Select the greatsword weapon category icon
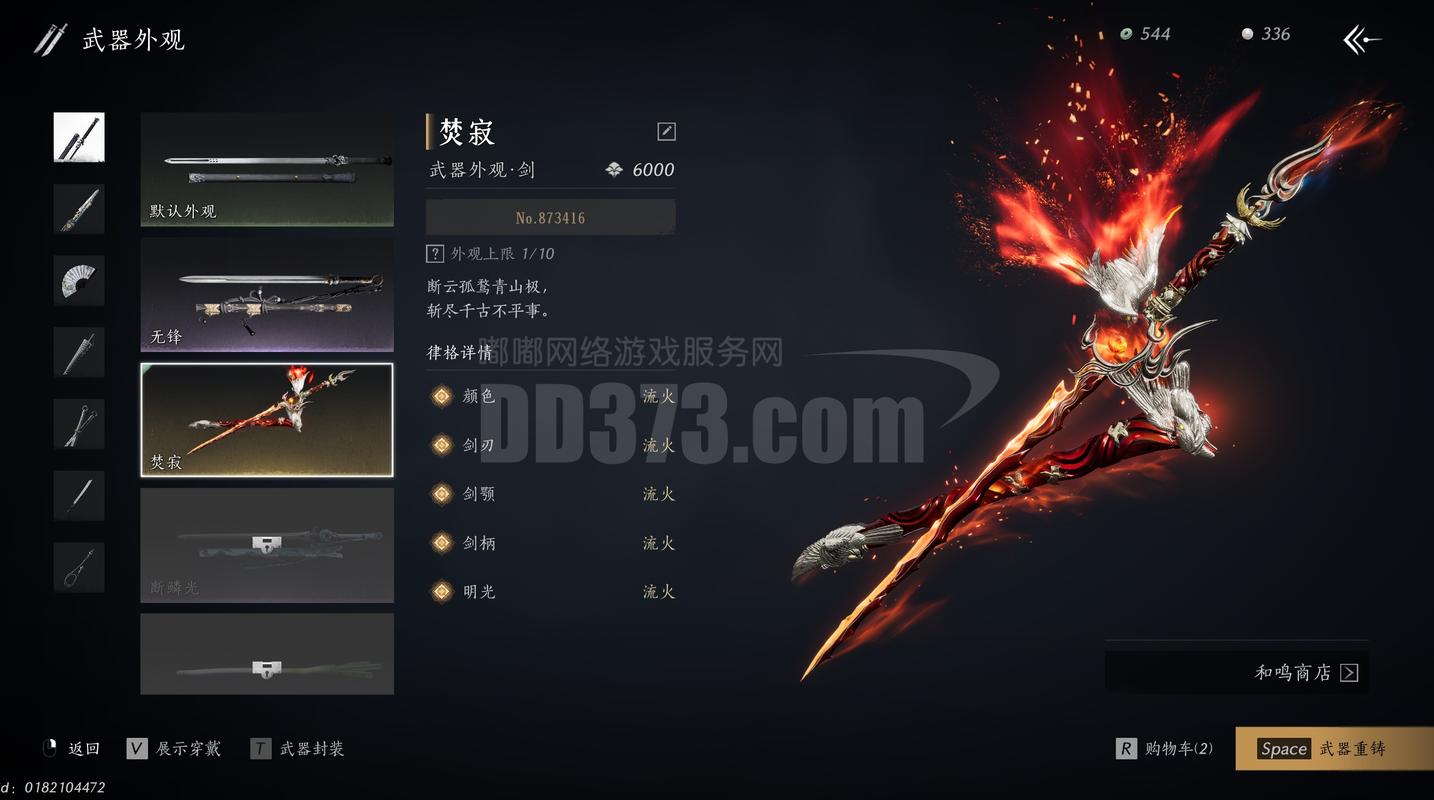1434x800 pixels. tap(78, 352)
